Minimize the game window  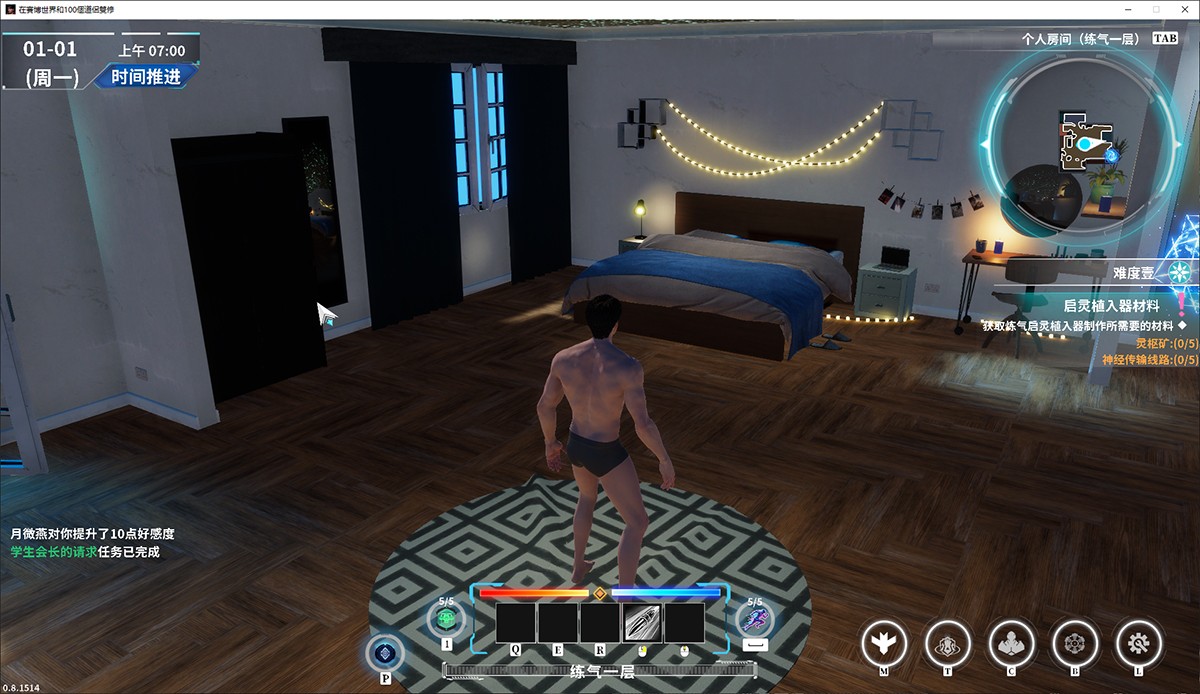tap(1130, 9)
